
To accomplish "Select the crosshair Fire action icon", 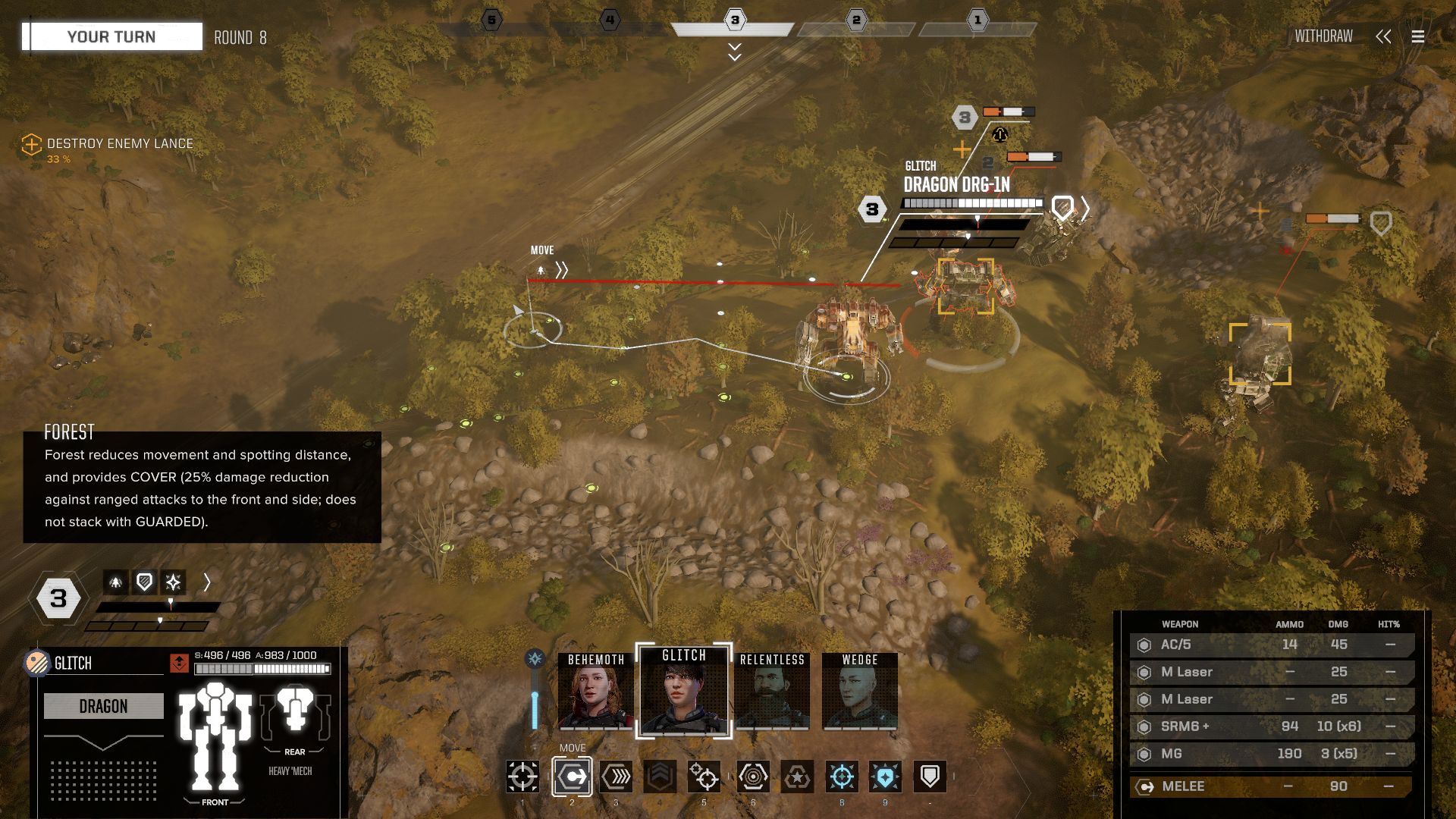I will pos(522,777).
